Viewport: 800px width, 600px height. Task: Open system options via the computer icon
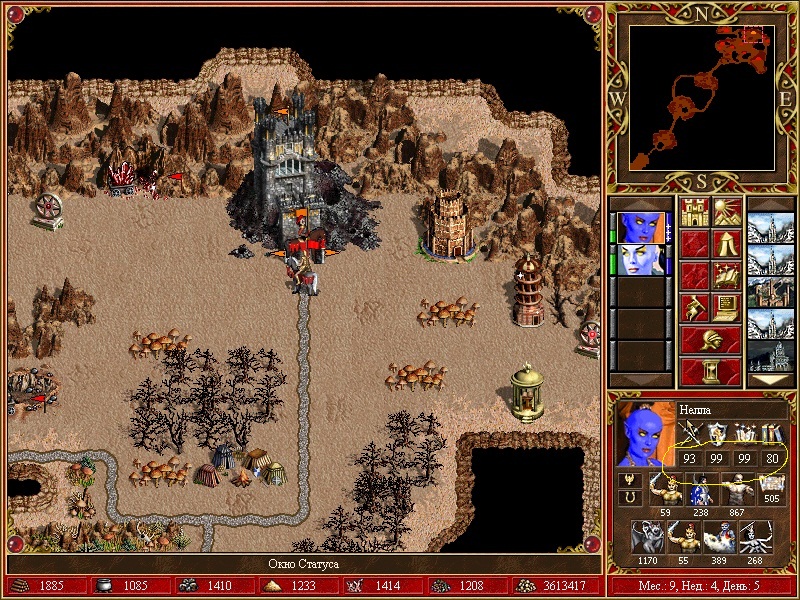tap(726, 306)
